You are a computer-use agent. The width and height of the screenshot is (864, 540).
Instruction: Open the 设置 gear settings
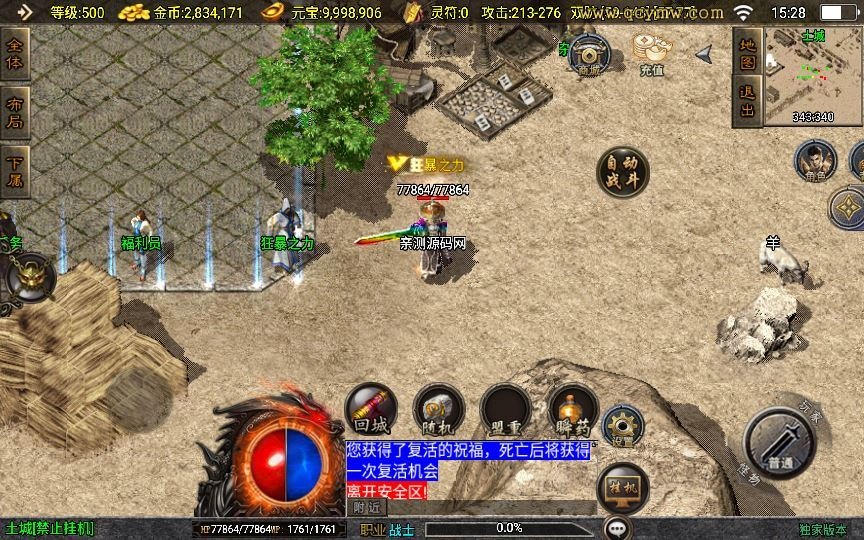pos(622,425)
